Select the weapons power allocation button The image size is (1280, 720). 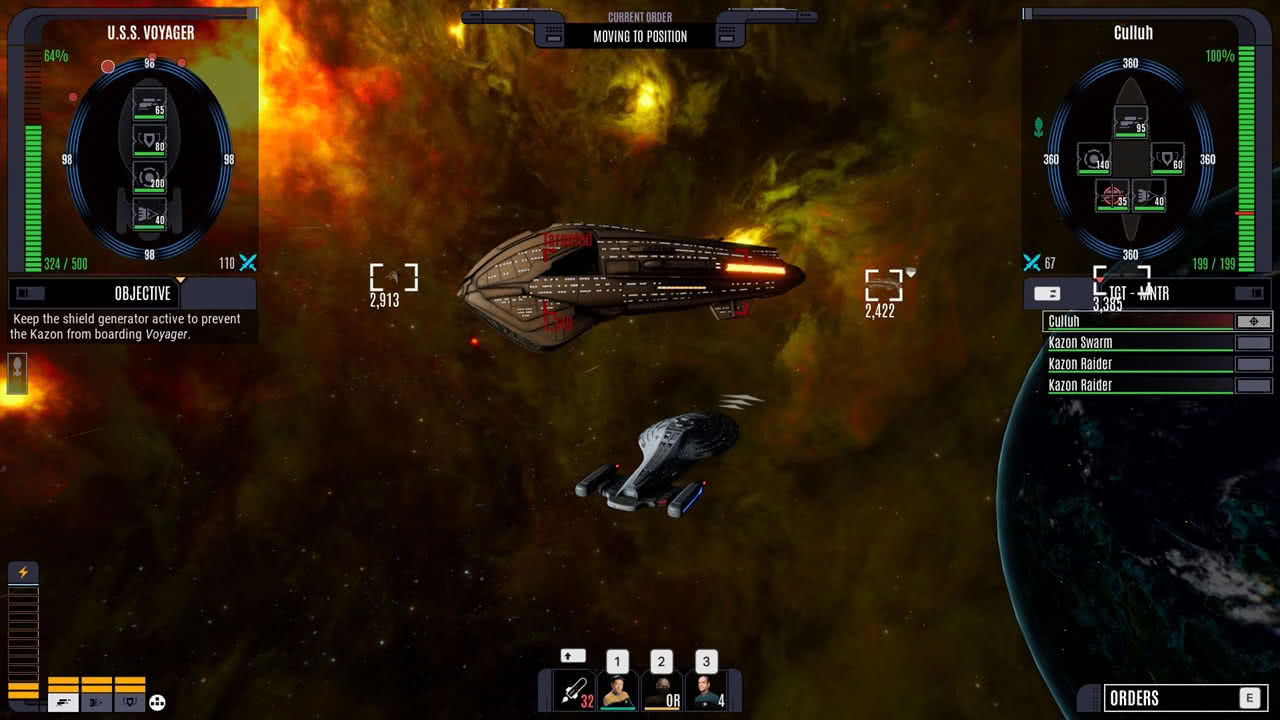(x=64, y=702)
